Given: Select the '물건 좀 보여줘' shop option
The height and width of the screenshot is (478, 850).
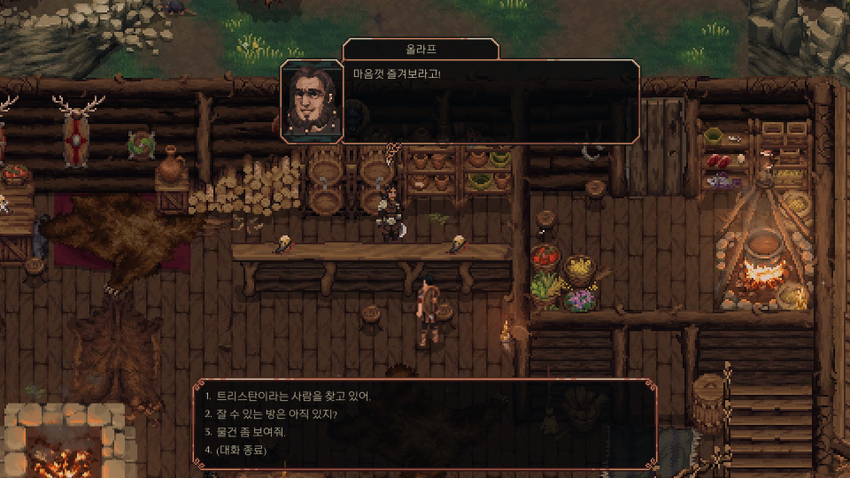Looking at the screenshot, I should tap(257, 432).
